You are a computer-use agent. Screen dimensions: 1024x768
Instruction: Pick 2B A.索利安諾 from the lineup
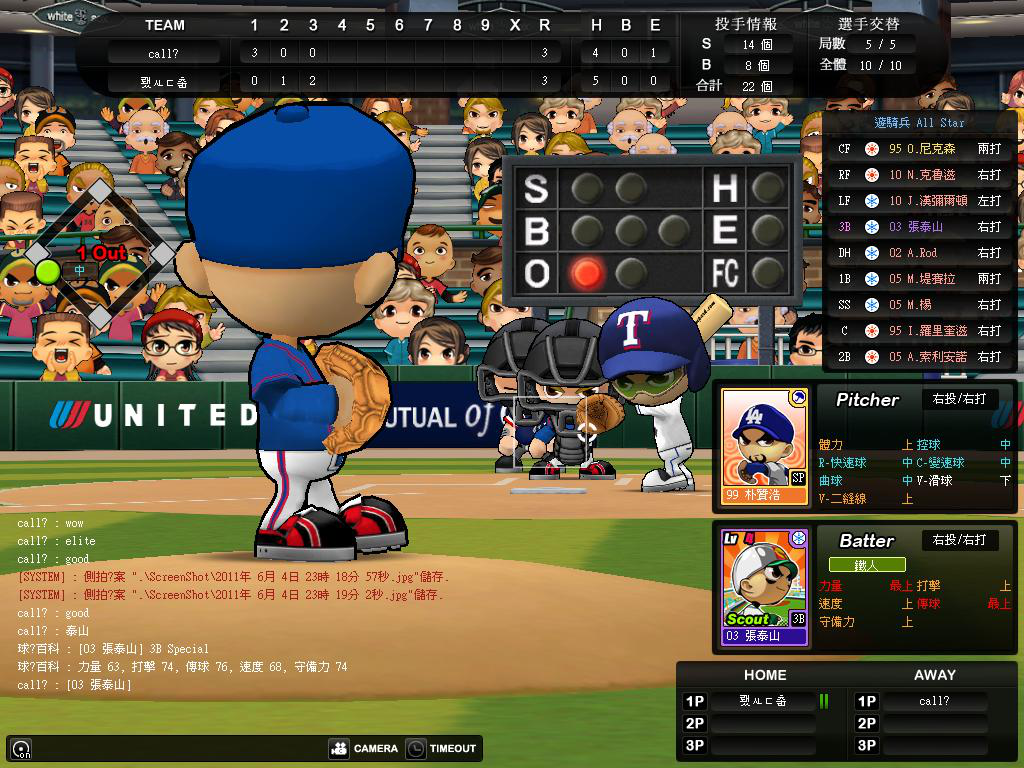(920, 357)
